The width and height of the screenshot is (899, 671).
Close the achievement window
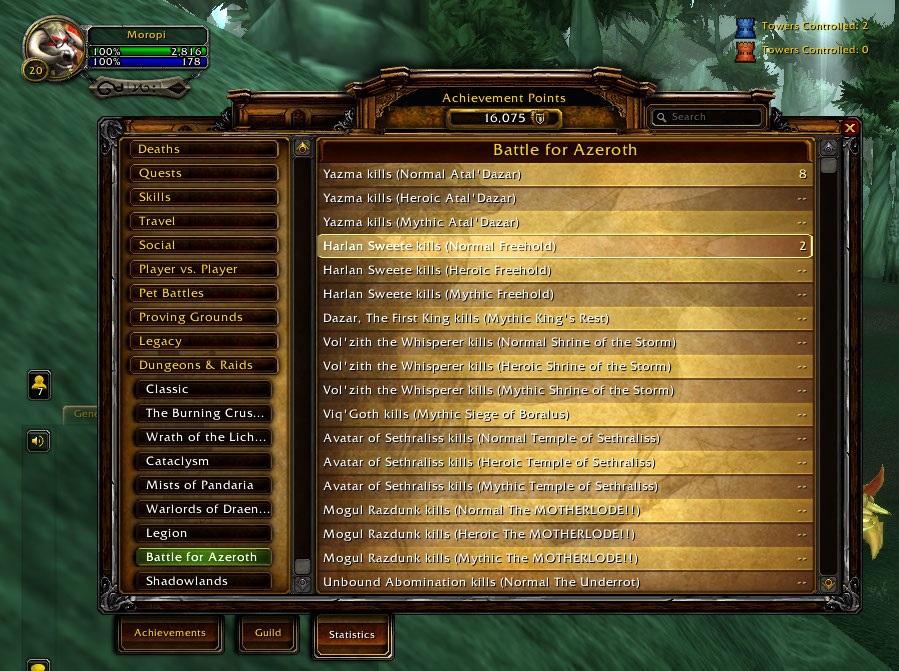pos(850,128)
